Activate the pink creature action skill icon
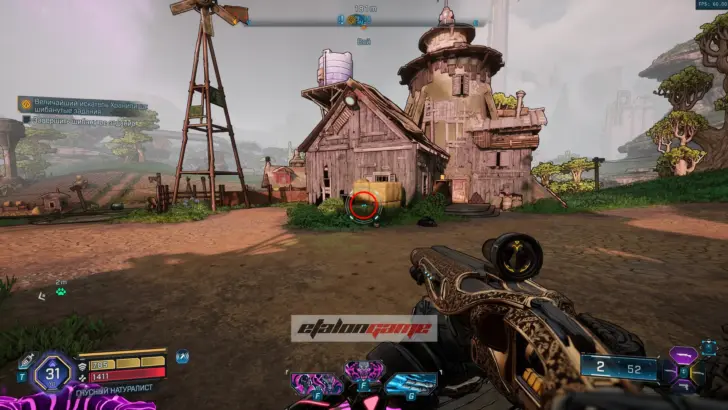The width and height of the screenshot is (728, 410). 316,383
